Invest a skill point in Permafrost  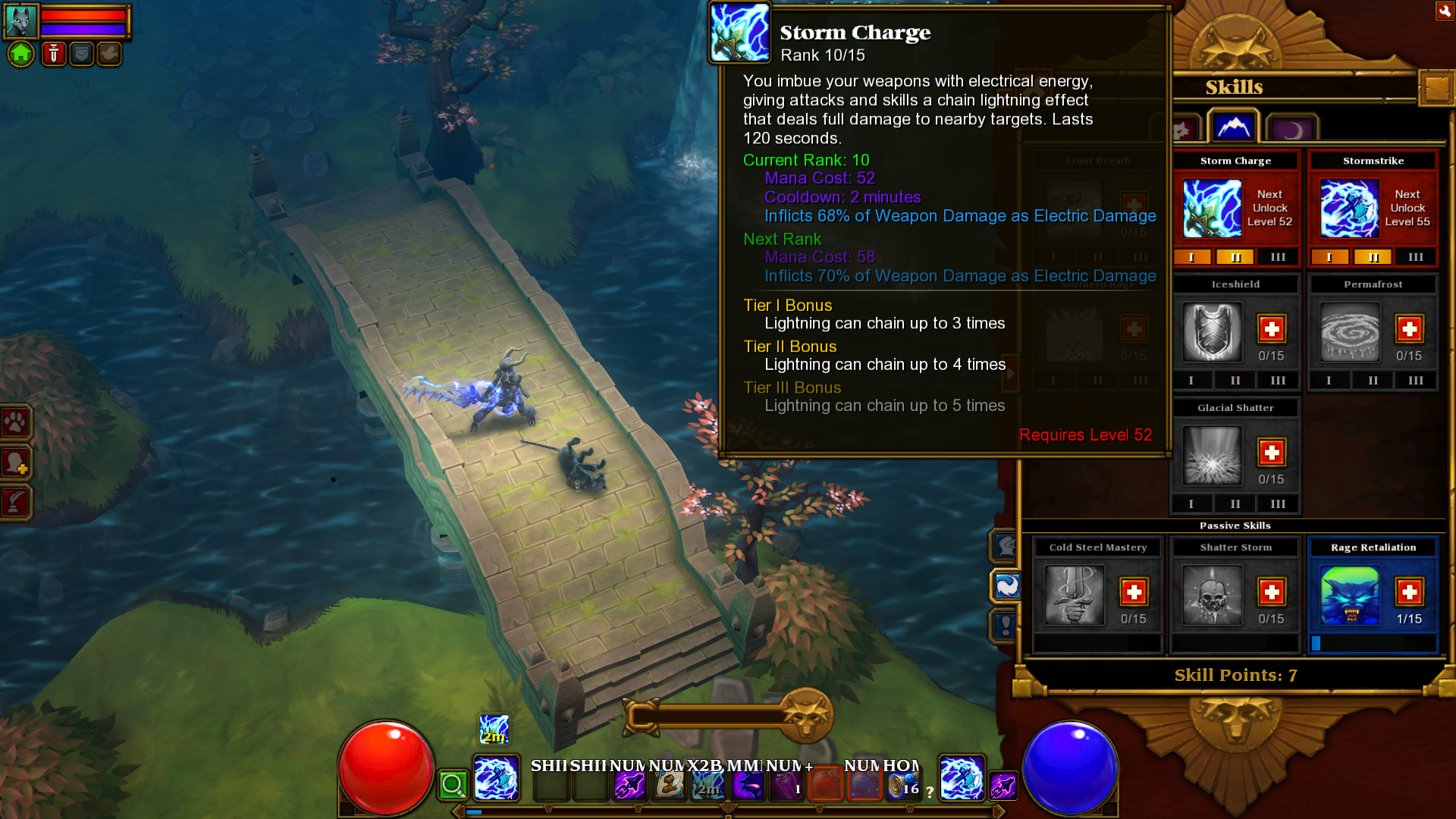point(1409,329)
